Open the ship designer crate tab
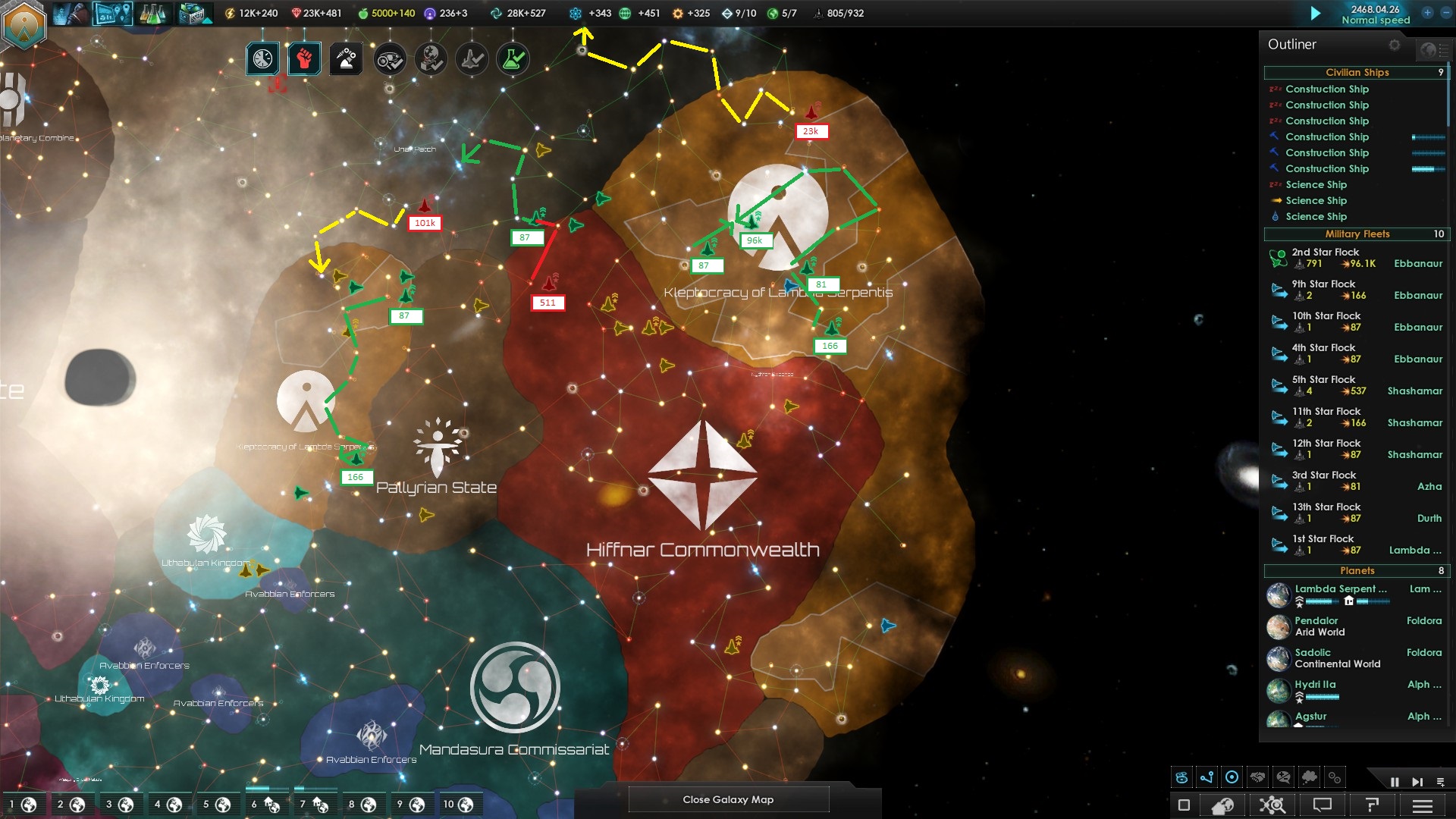 point(194,14)
